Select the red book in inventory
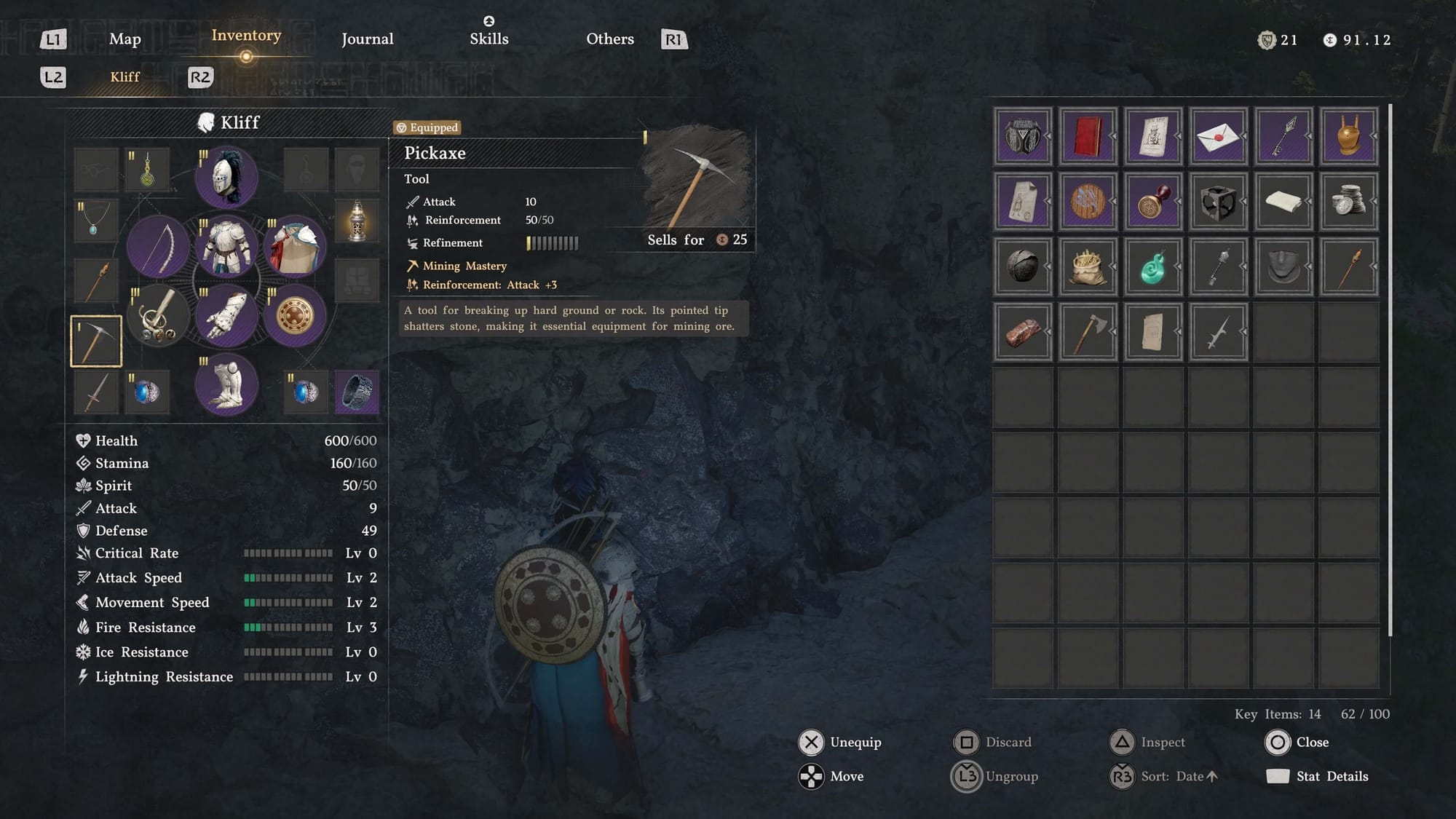The width and height of the screenshot is (1456, 819). tap(1088, 136)
